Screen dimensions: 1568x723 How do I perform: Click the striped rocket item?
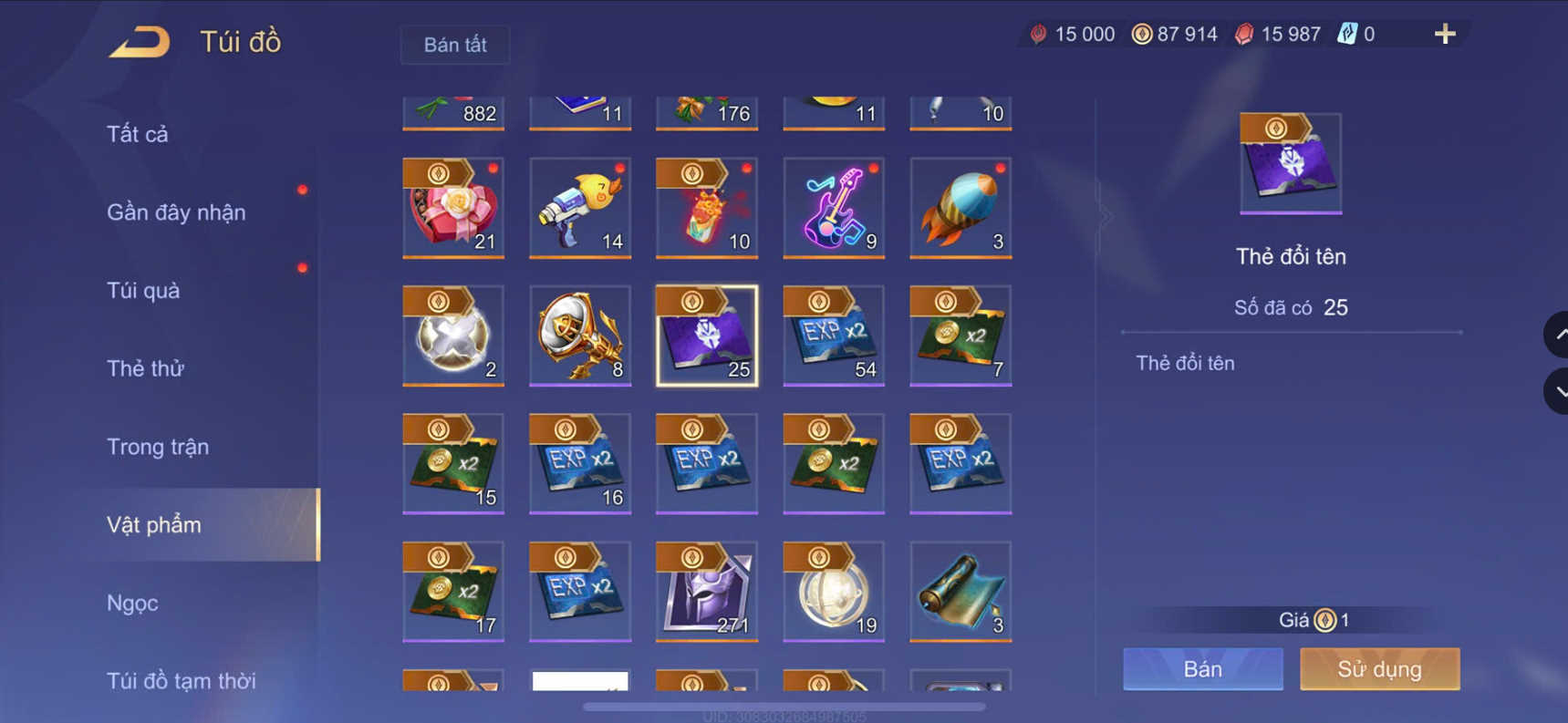(x=960, y=208)
